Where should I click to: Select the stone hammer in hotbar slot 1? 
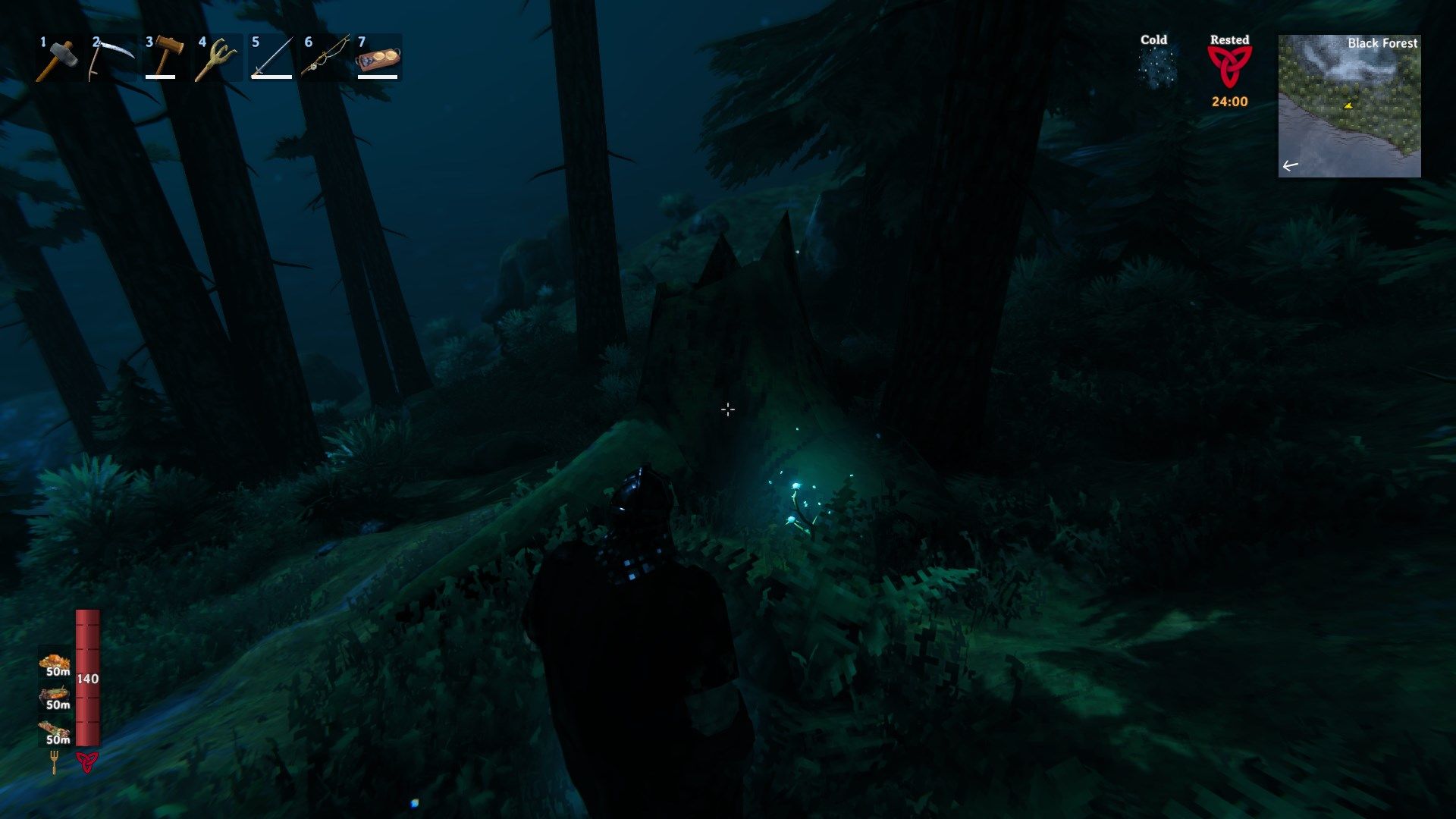[58, 58]
